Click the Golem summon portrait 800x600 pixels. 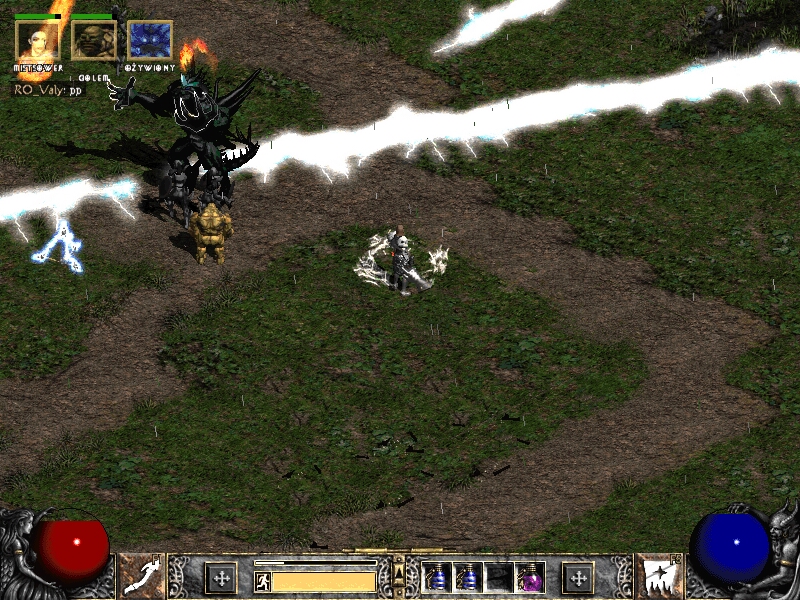click(94, 40)
